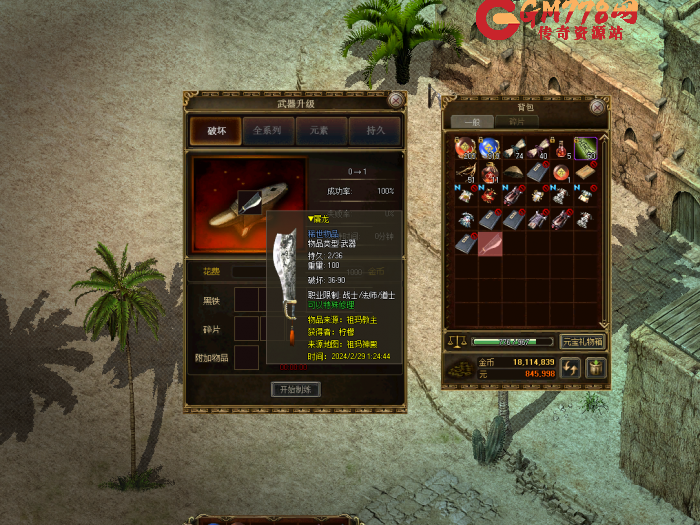Pick the green item in purple-bordered slot

click(585, 149)
